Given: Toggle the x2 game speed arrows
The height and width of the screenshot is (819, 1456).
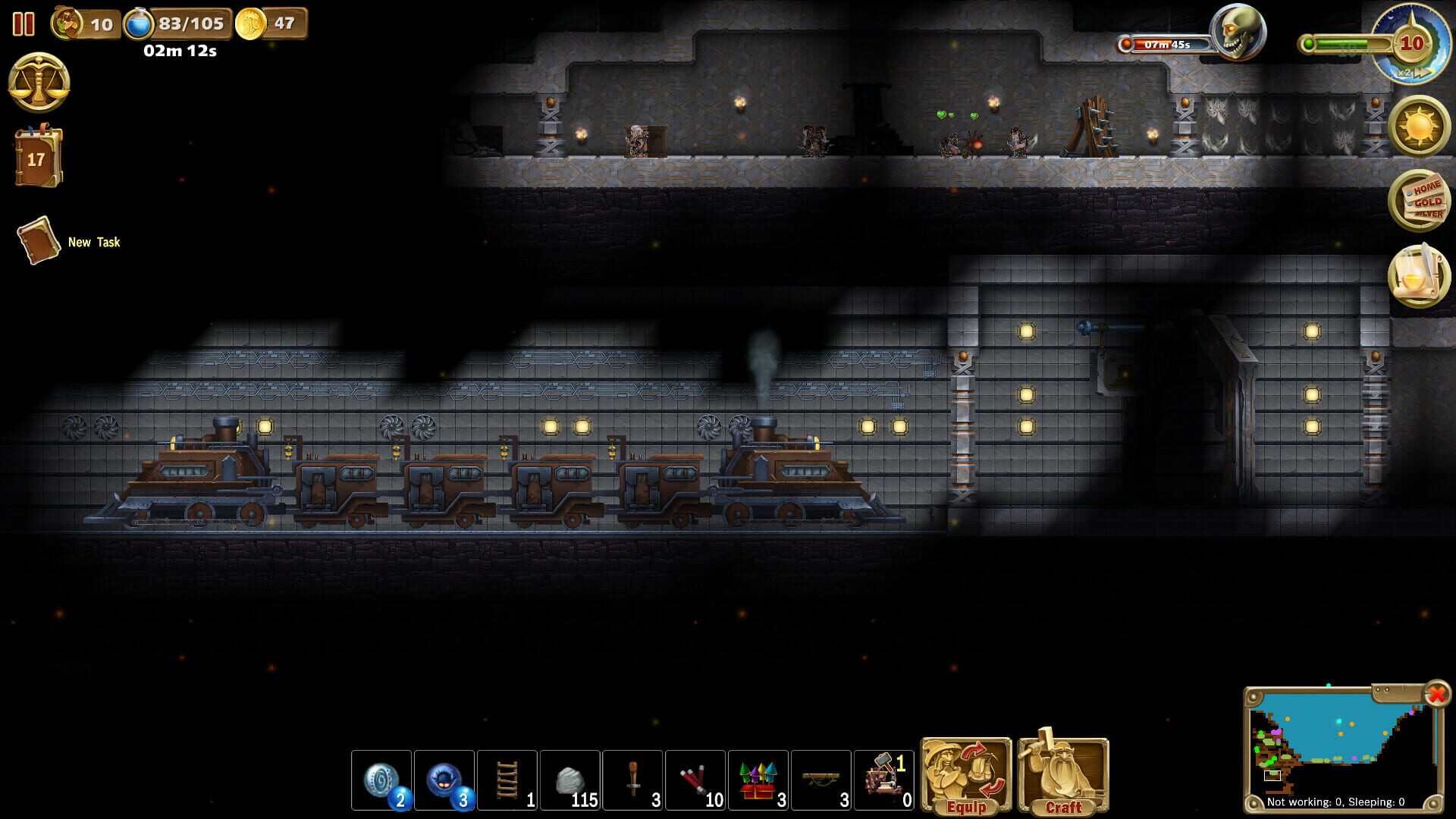Looking at the screenshot, I should click(x=1417, y=72).
